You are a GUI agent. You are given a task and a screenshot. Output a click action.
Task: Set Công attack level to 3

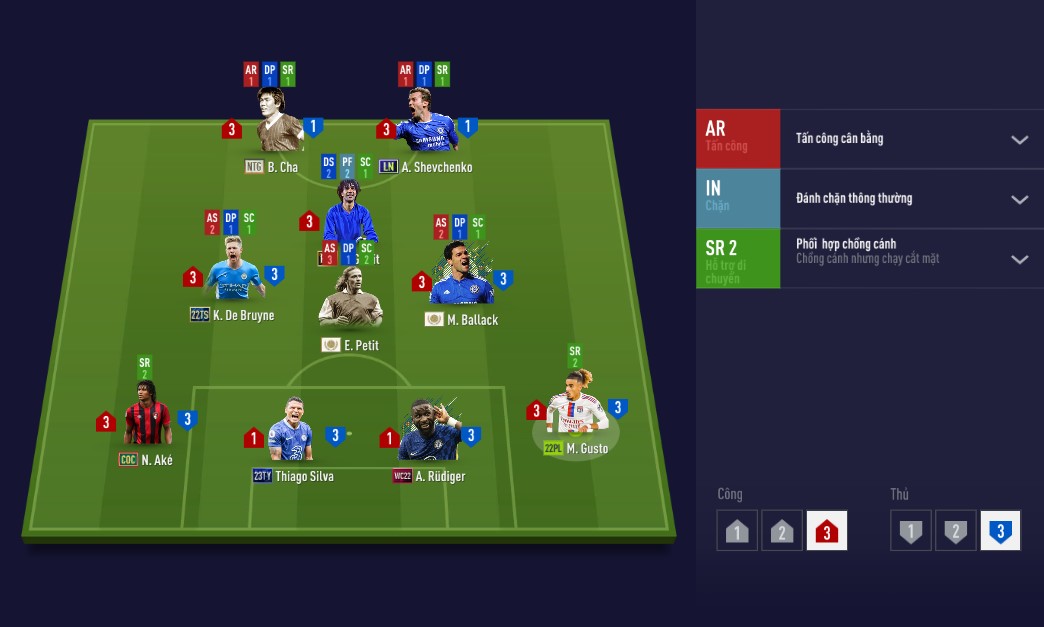826,531
